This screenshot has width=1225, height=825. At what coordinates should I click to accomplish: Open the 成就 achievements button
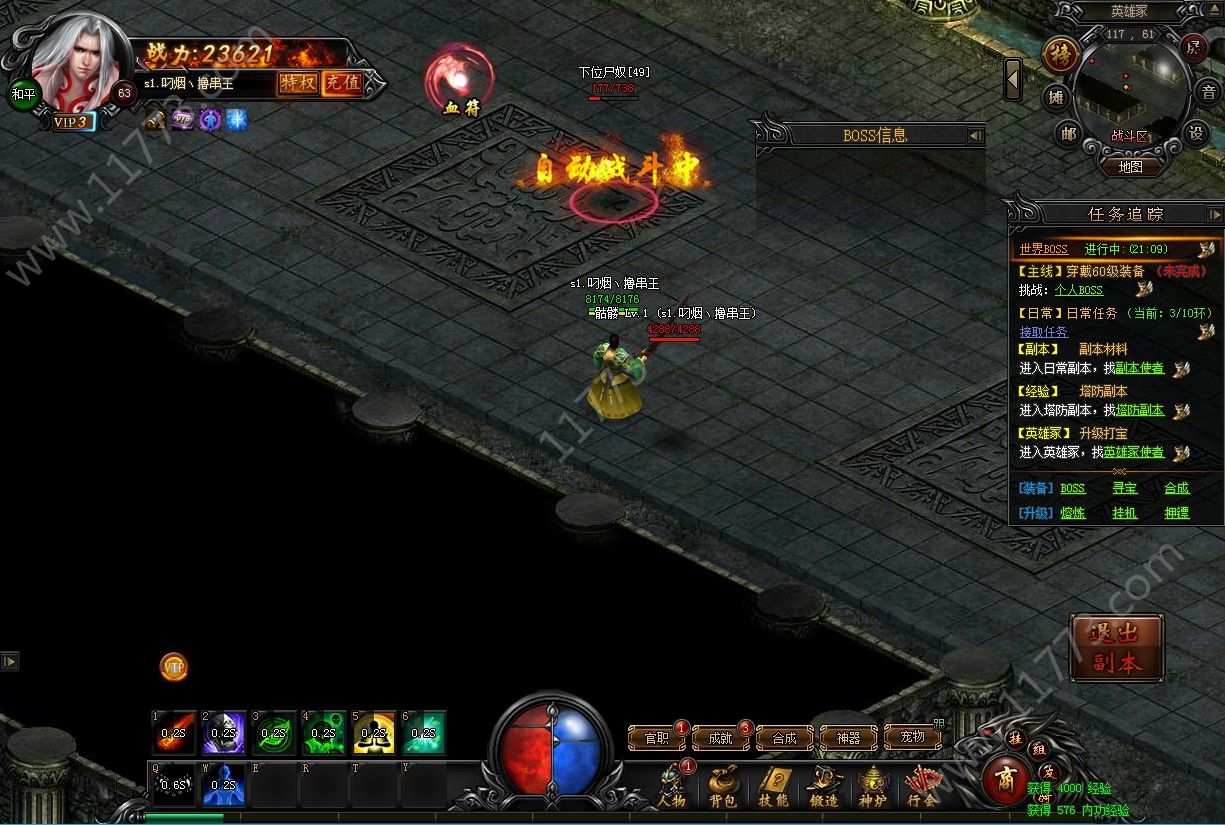[x=720, y=738]
